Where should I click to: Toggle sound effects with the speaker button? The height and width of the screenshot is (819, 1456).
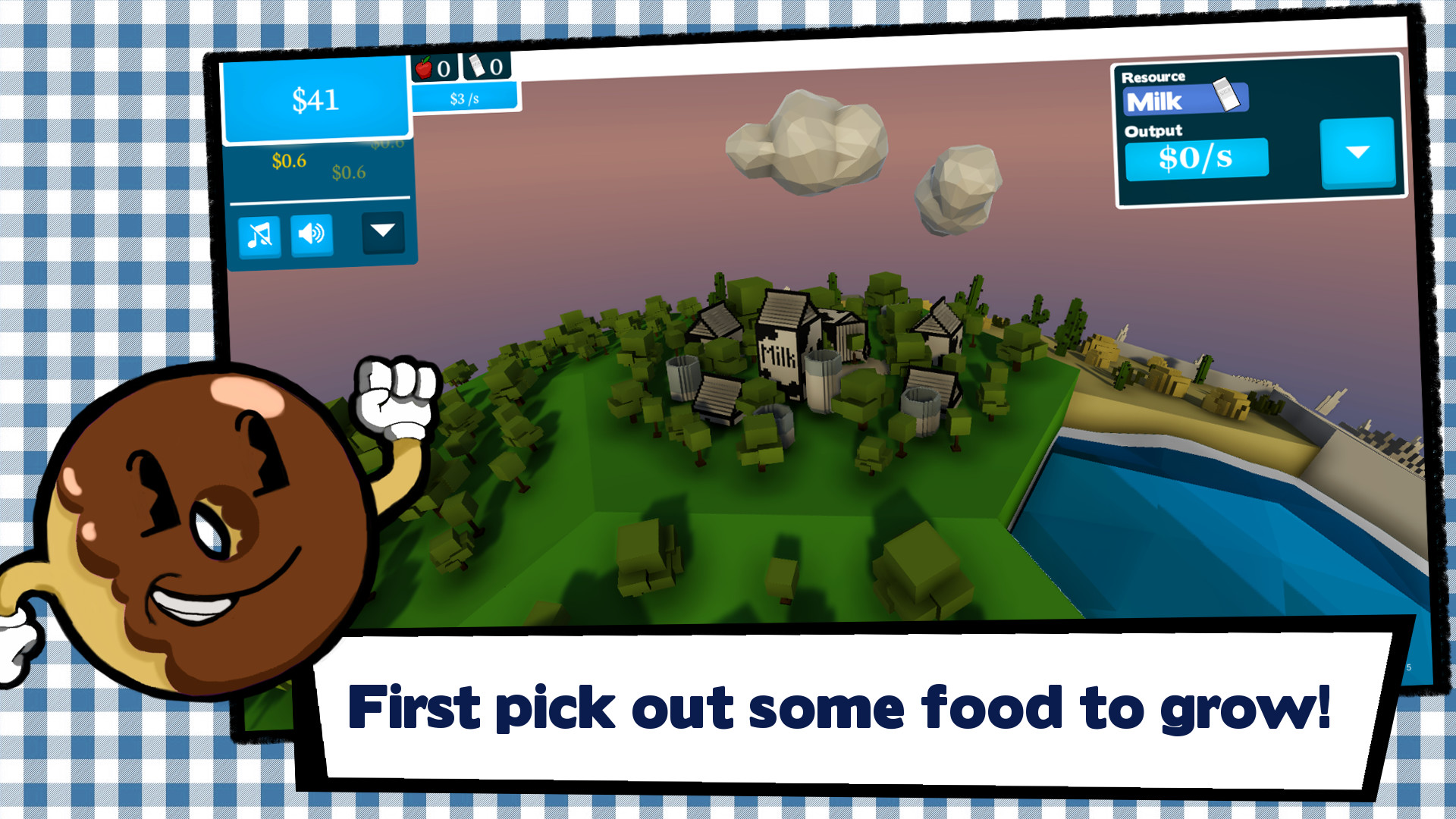coord(312,233)
